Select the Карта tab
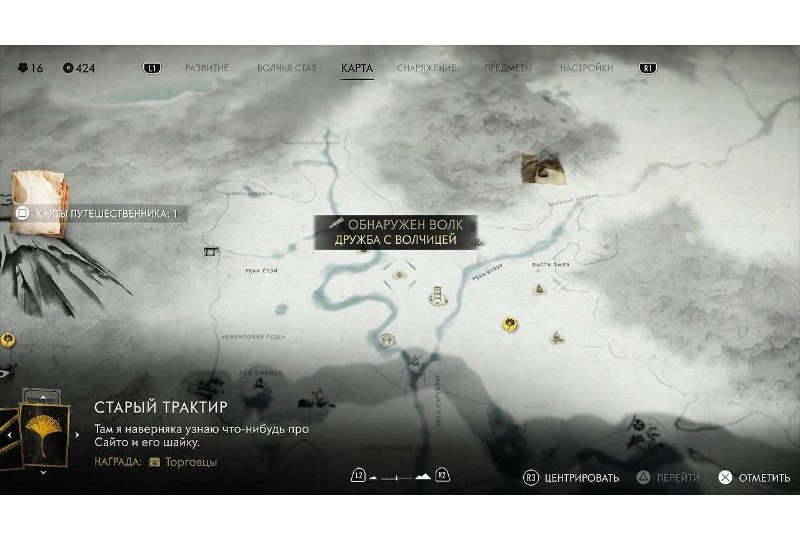 point(357,68)
